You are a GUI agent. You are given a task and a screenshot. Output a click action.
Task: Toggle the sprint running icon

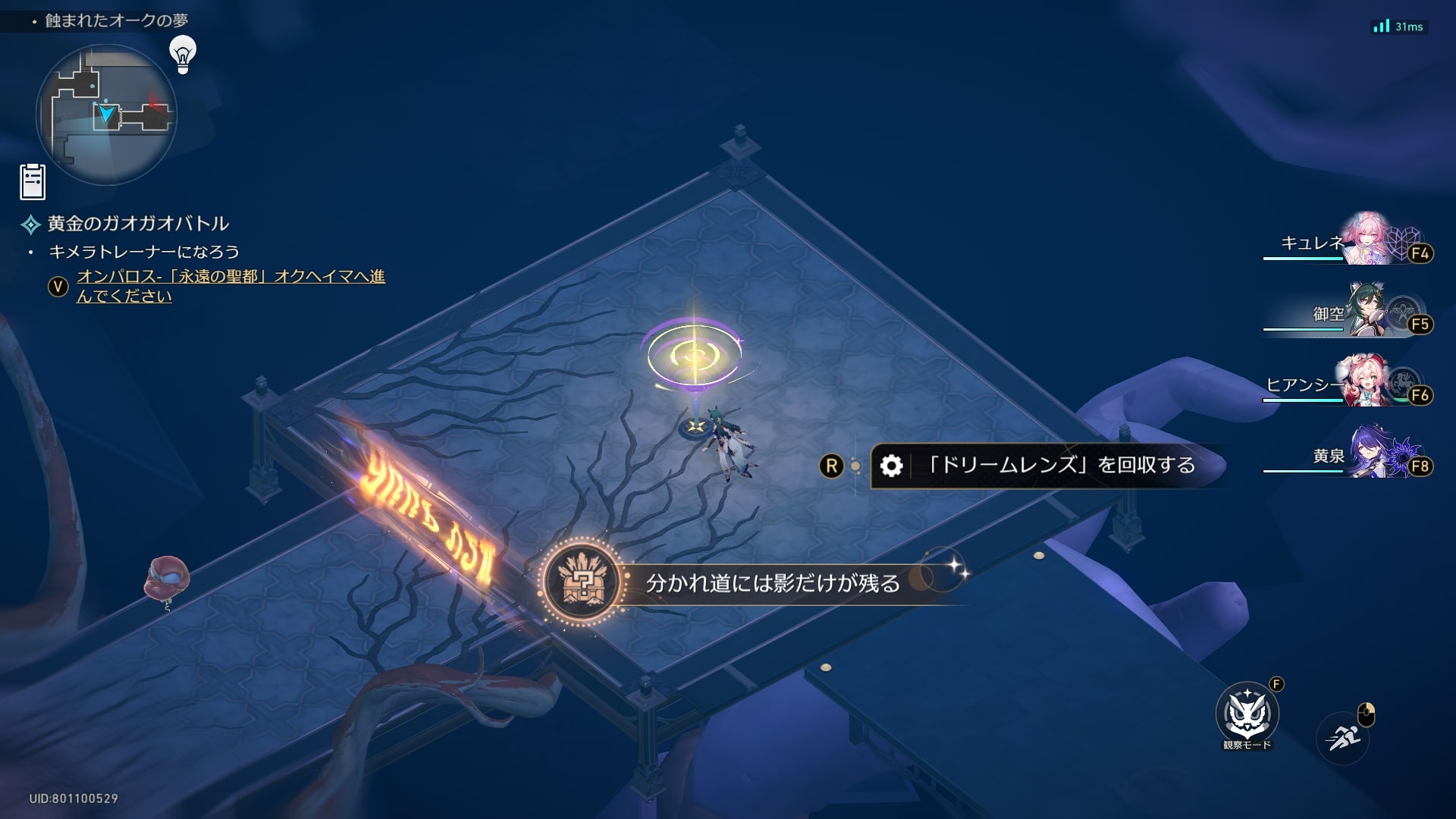1343,737
